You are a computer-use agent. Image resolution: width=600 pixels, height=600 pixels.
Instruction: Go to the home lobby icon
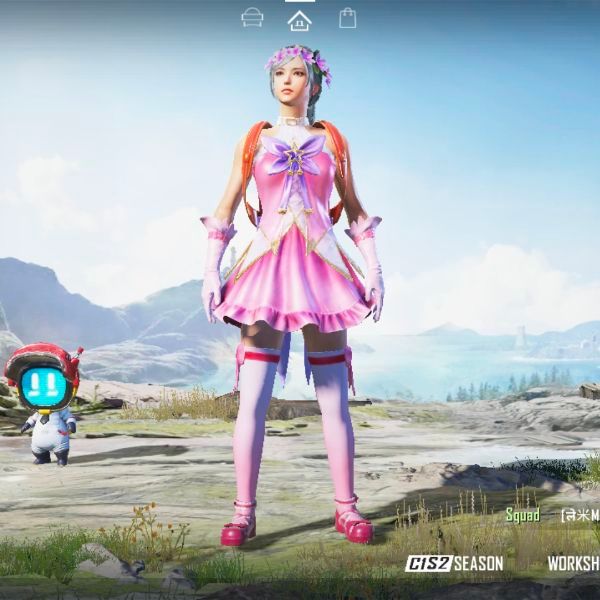[x=299, y=19]
